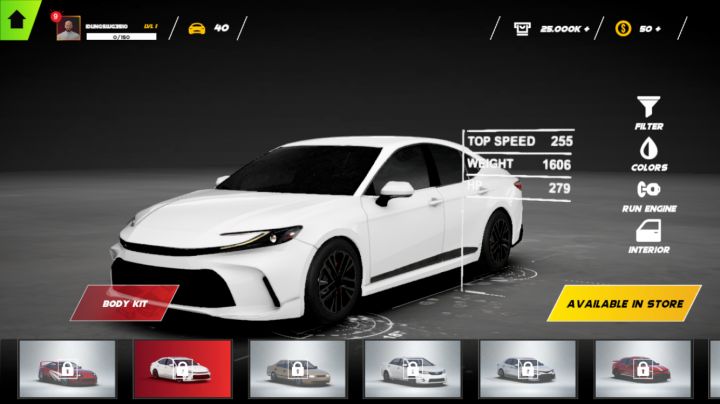Image resolution: width=720 pixels, height=404 pixels.
Task: Open the car Filter option
Action: point(648,112)
